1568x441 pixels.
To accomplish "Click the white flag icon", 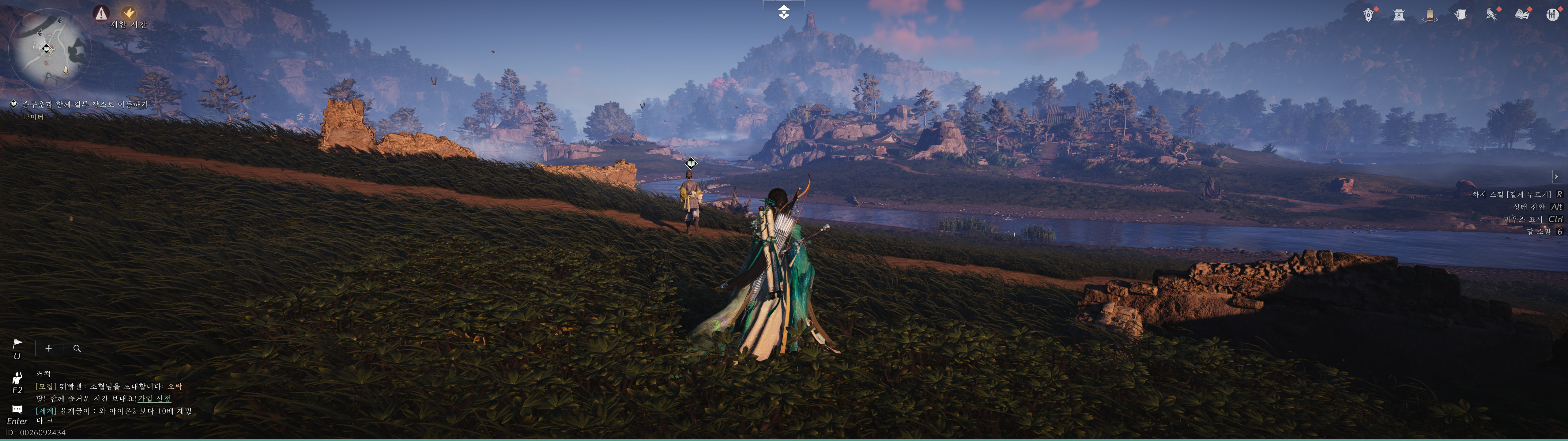I will click(18, 344).
